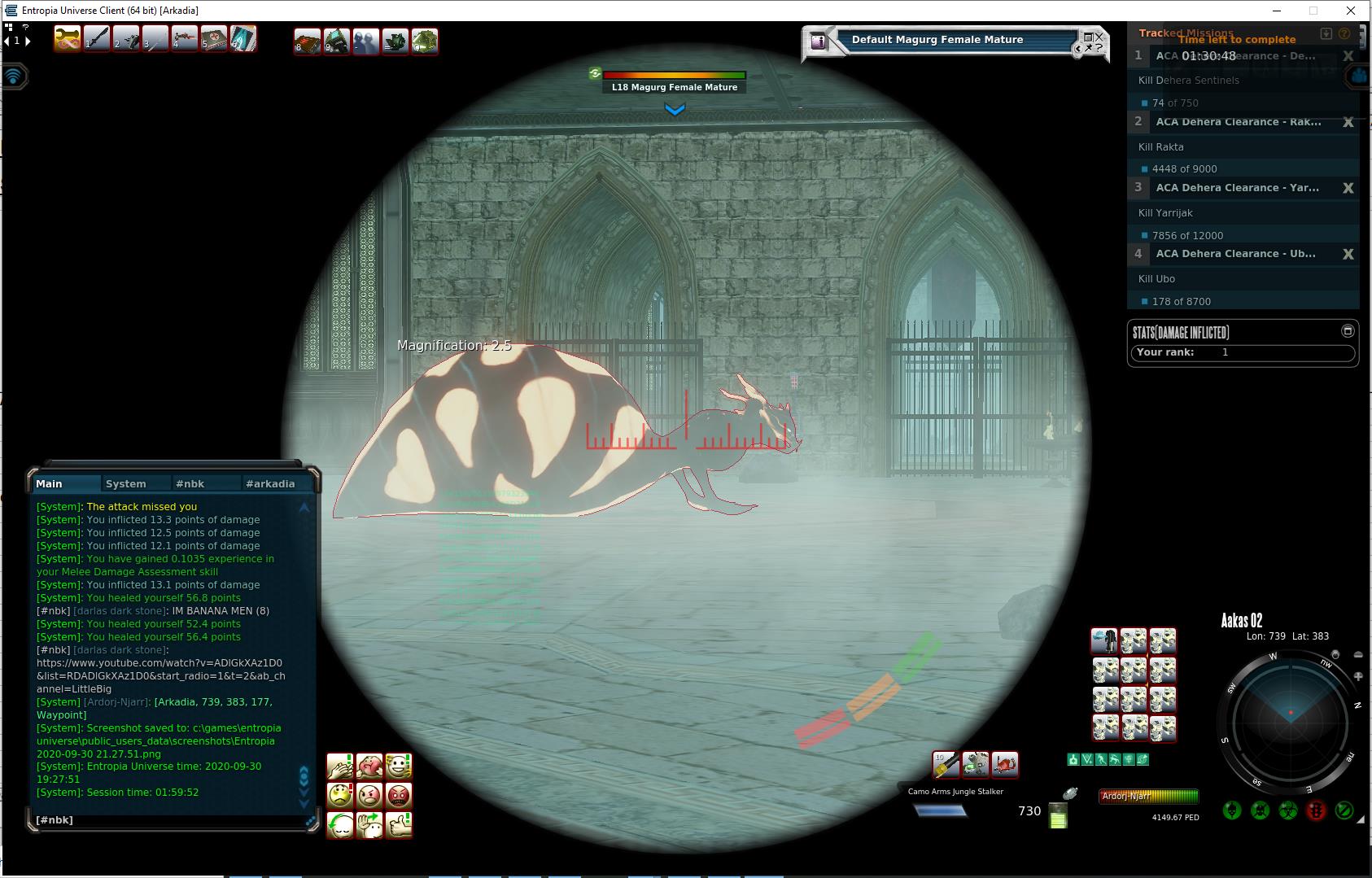Select the red rifle in slot 4

pyautogui.click(x=185, y=39)
